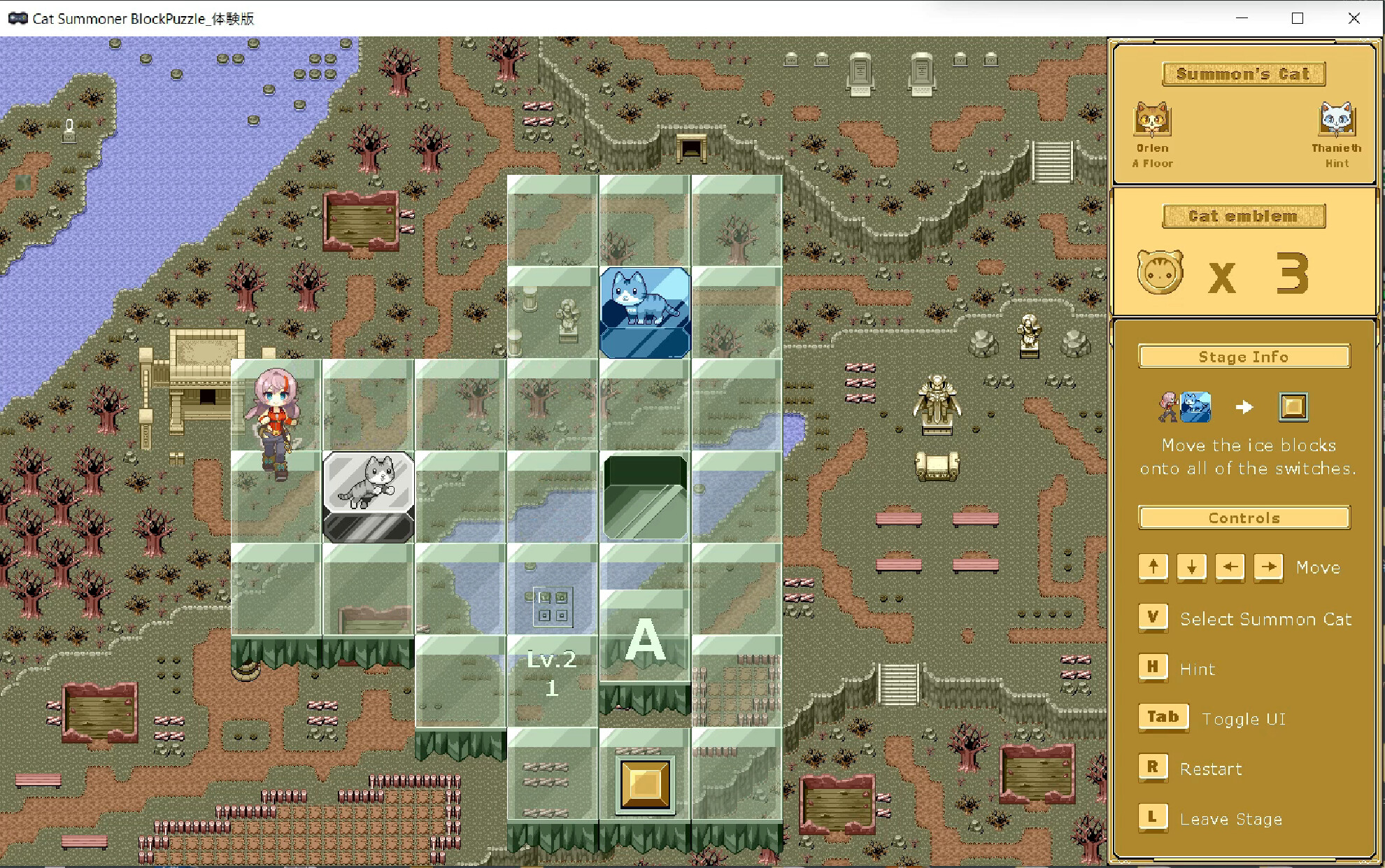Image resolution: width=1385 pixels, height=868 pixels.
Task: Click the Cat emblem head icon
Action: (1160, 271)
